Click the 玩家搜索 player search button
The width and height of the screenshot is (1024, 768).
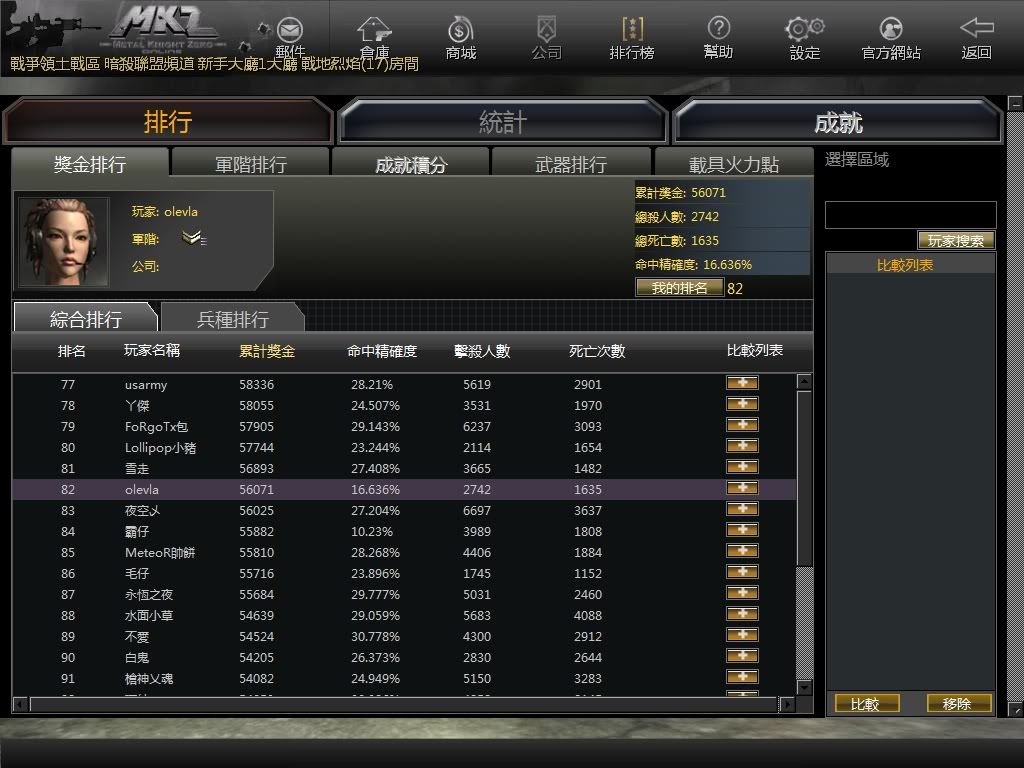[956, 241]
